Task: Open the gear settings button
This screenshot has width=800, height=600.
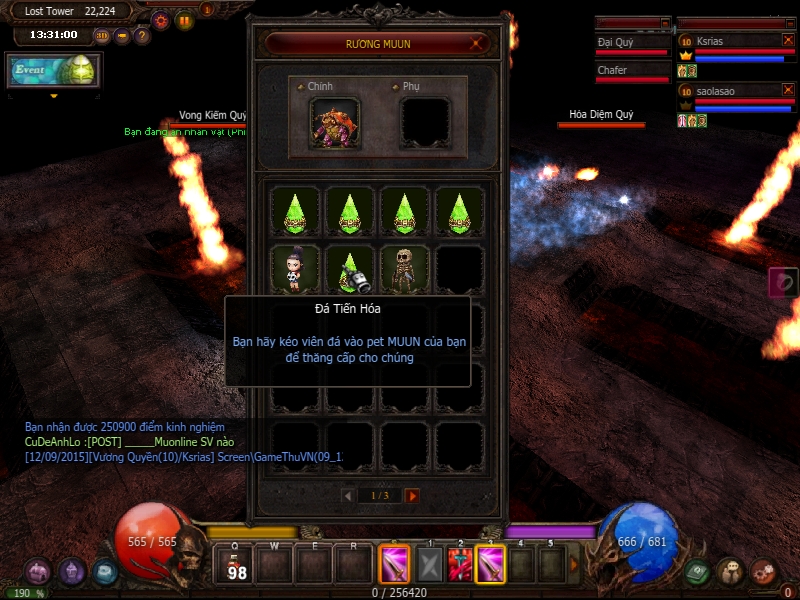Action: (x=160, y=19)
